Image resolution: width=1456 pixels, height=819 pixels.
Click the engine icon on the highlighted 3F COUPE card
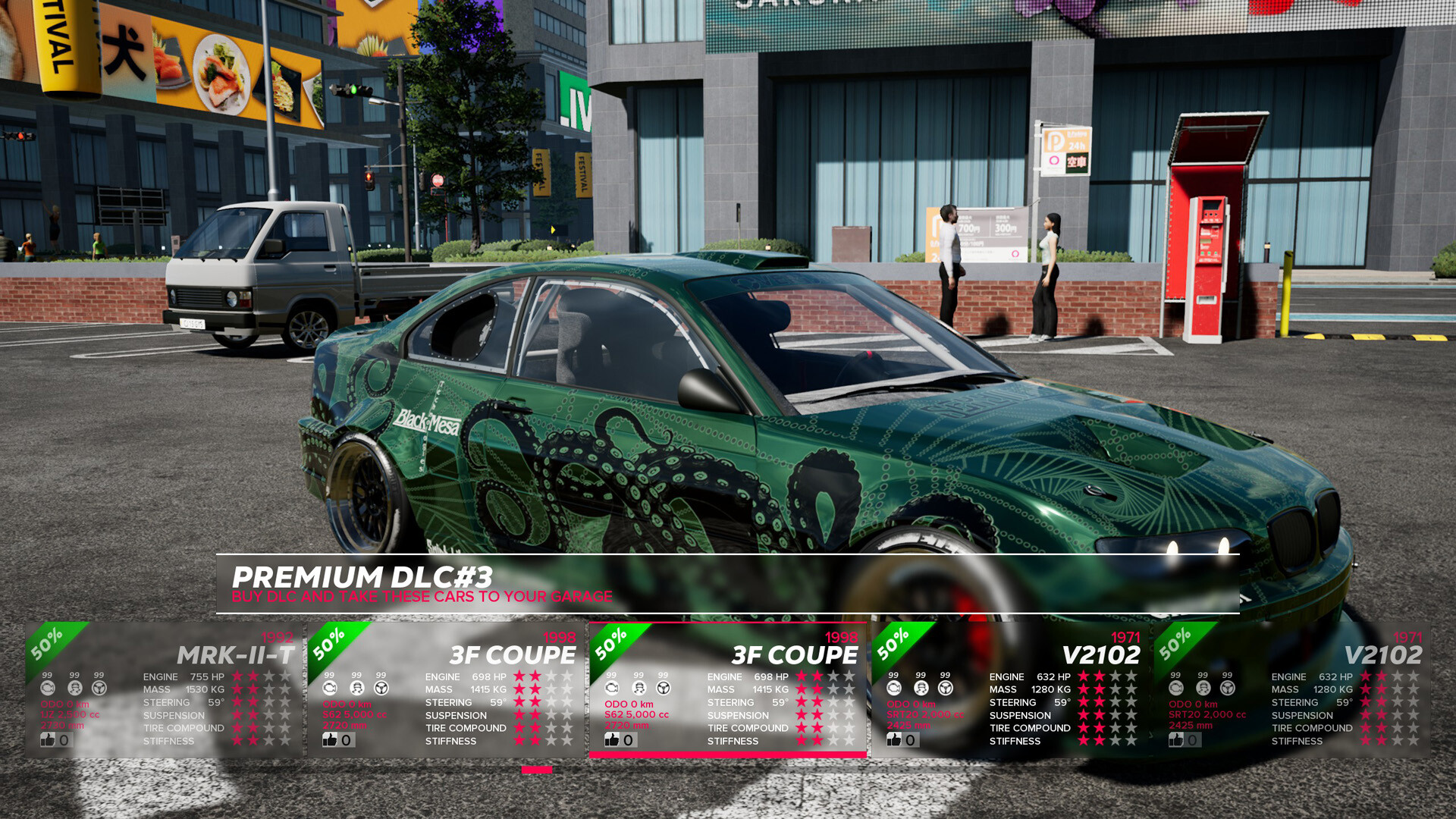[x=611, y=689]
